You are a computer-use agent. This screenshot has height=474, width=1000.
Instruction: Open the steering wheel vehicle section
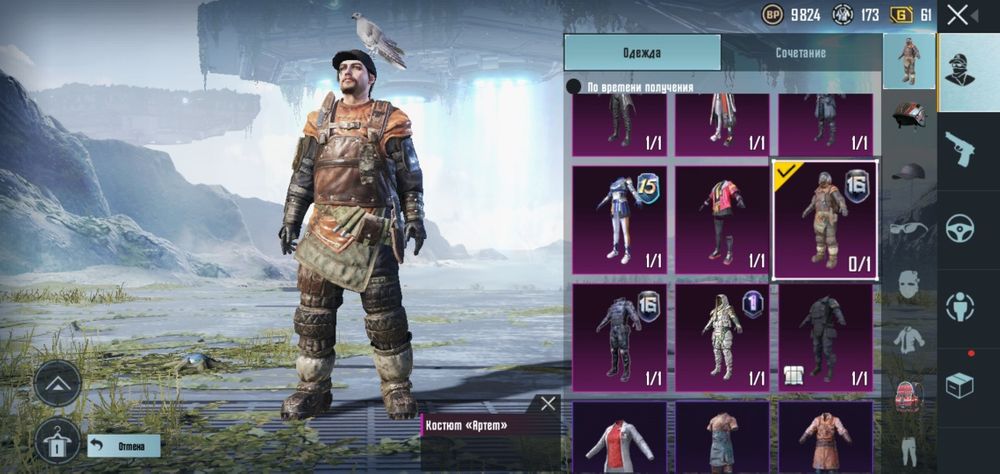click(961, 227)
